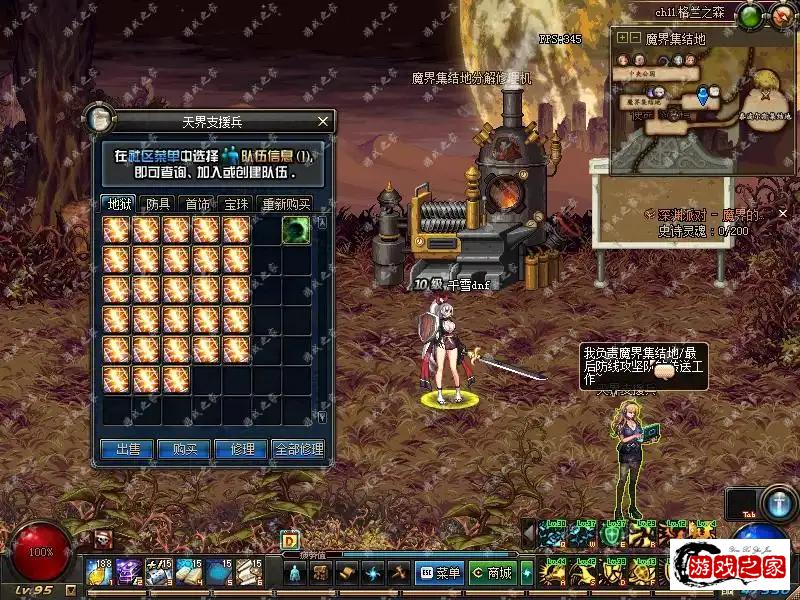Click the 修理 button
This screenshot has width=800, height=600.
[x=241, y=450]
